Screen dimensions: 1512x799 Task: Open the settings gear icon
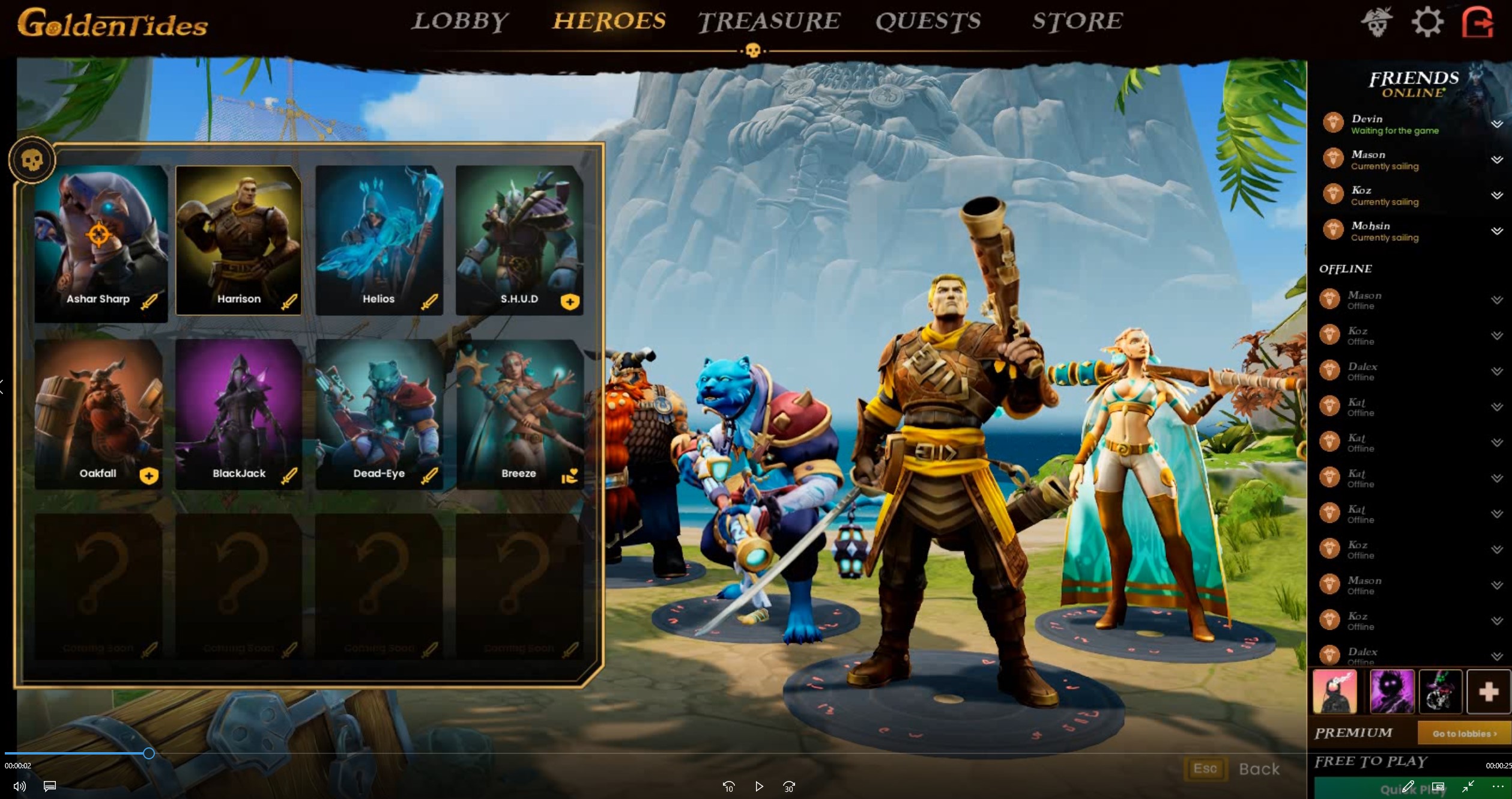[1427, 22]
